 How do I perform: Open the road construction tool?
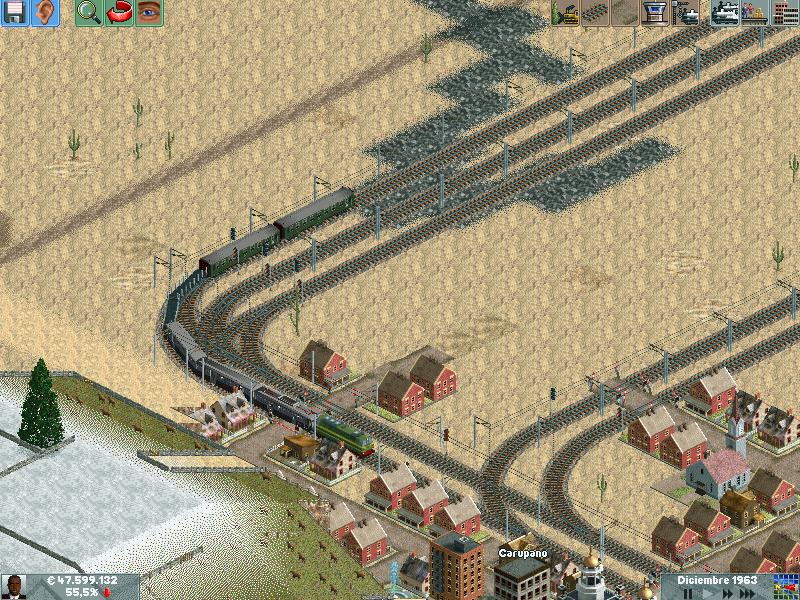tap(625, 13)
